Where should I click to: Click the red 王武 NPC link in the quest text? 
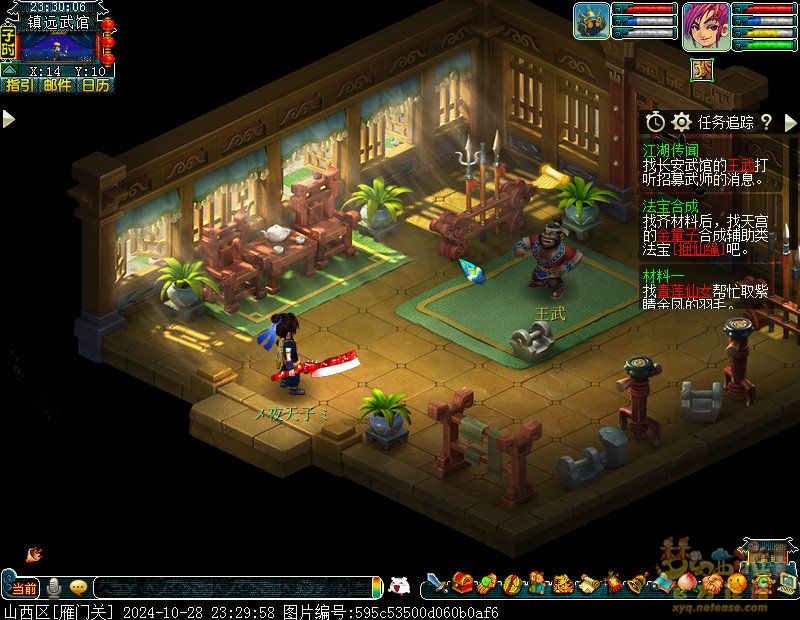740,164
